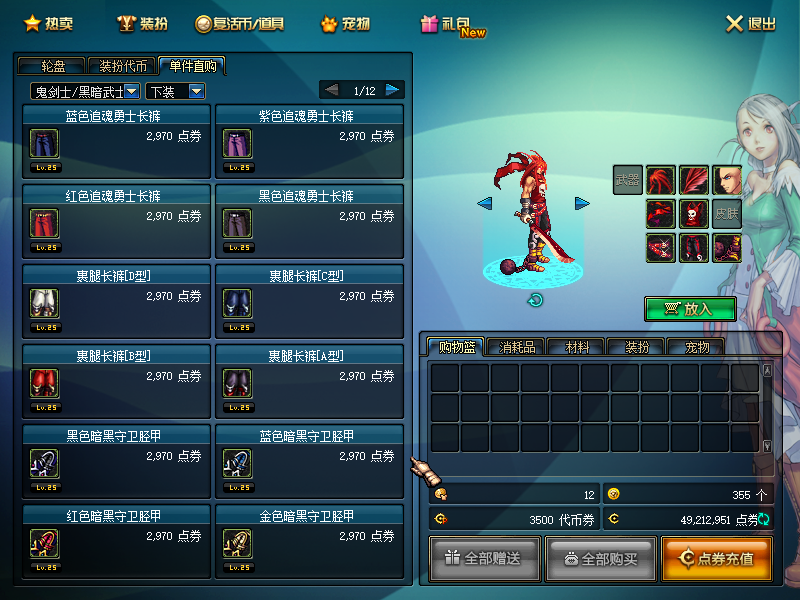Gift all items with 全部赠送
Image resolution: width=800 pixels, height=600 pixels.
coord(485,558)
